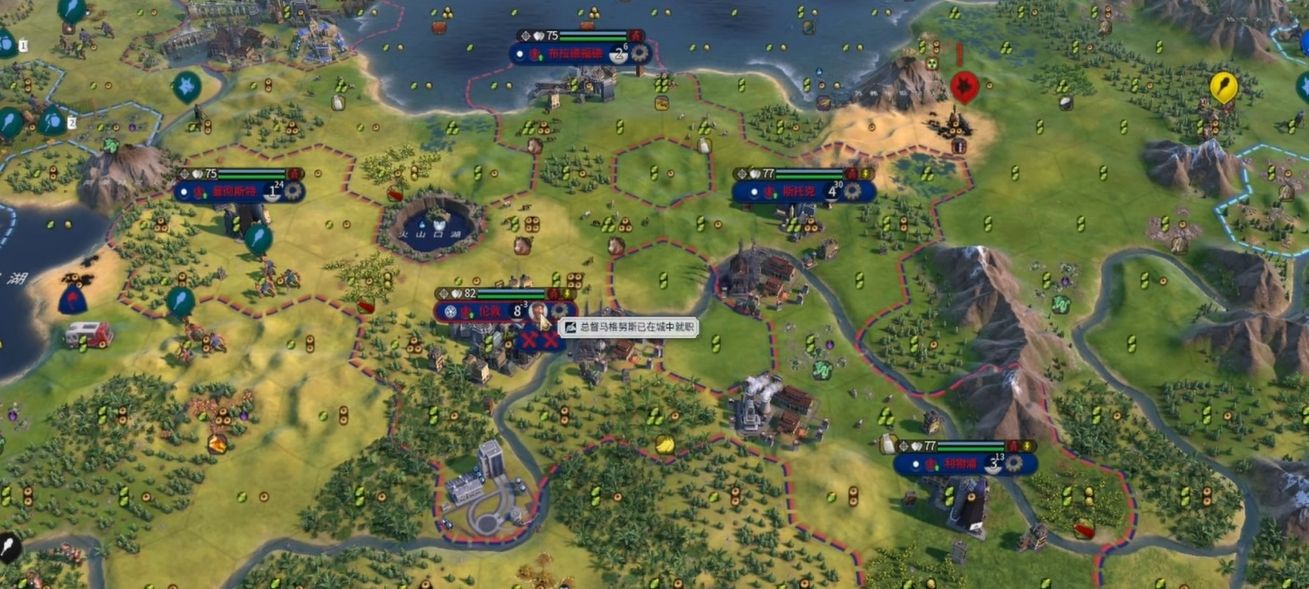Select the yellow lightbulb unit flag
This screenshot has width=1309, height=589.
1222,87
